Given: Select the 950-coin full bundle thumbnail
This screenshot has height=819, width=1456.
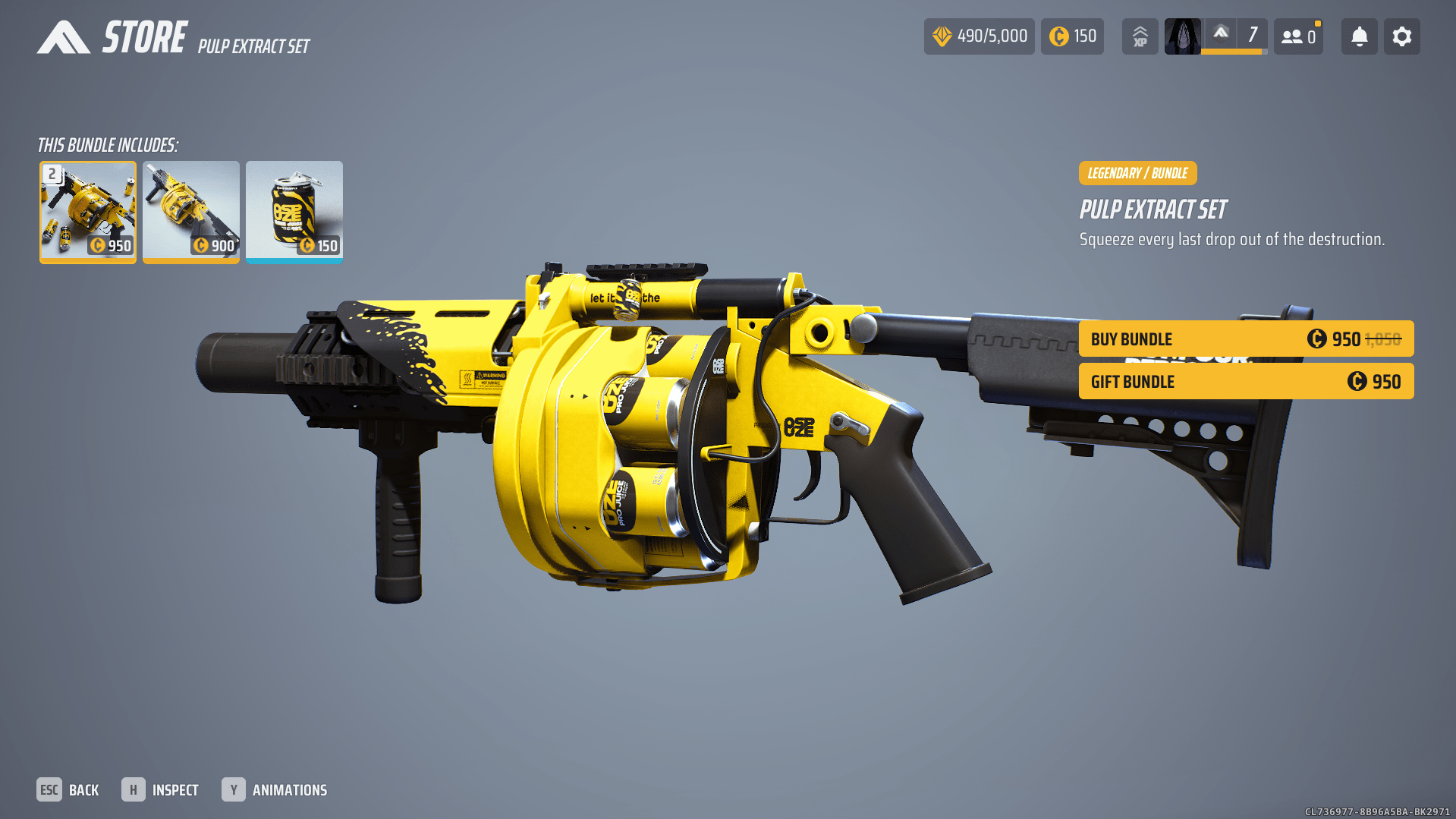Looking at the screenshot, I should tap(88, 212).
